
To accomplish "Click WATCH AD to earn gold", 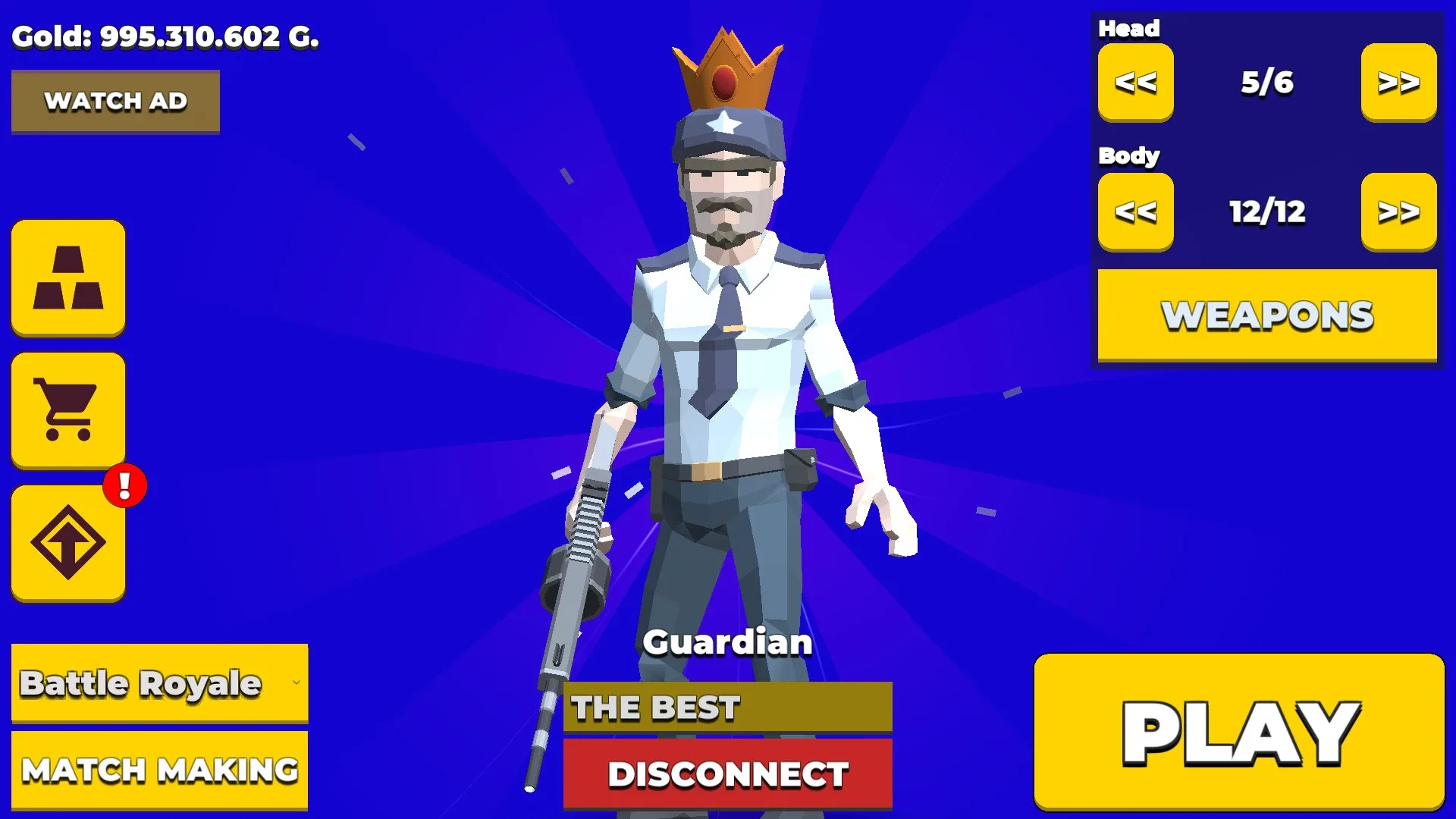I will (115, 100).
